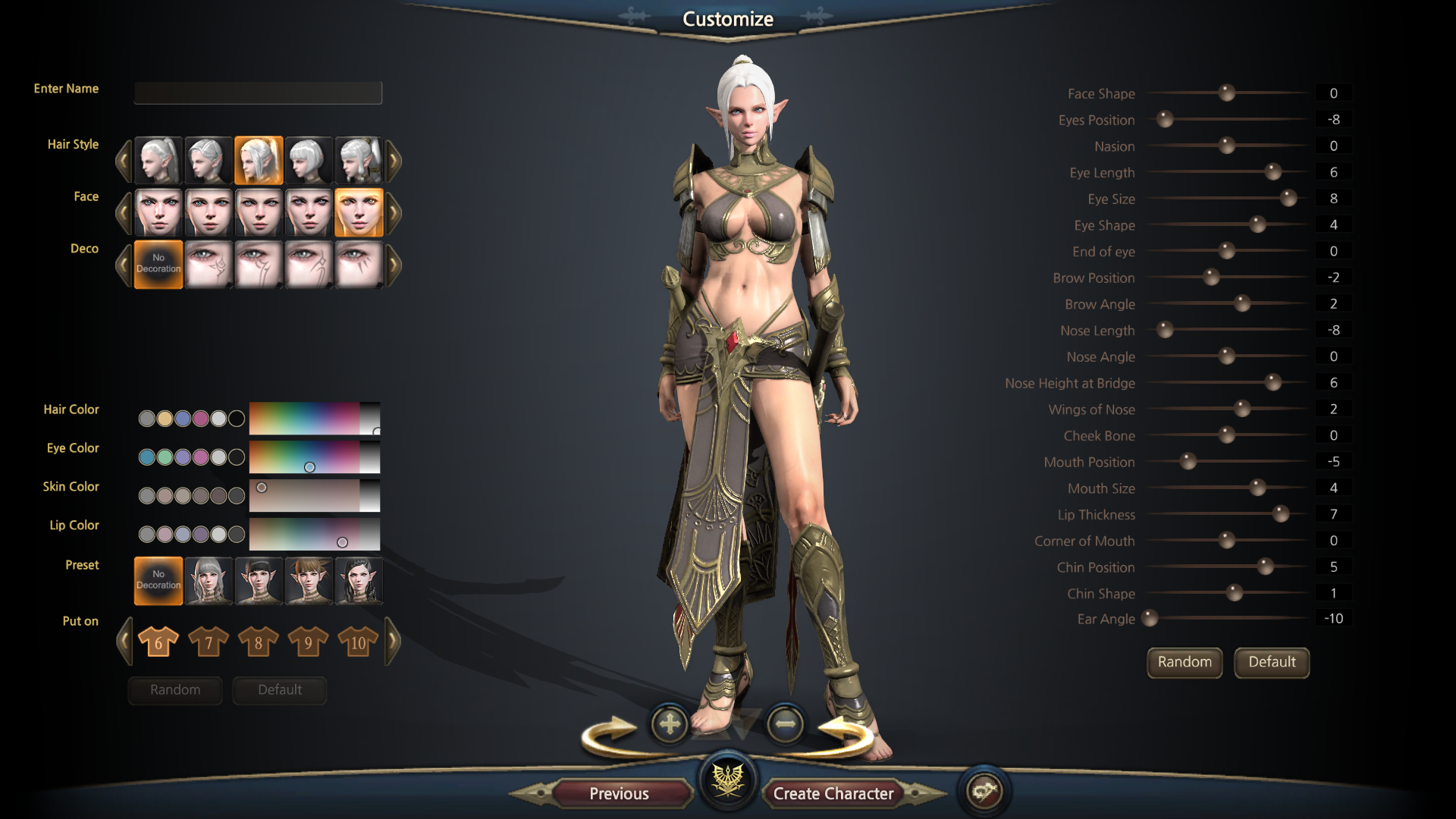The height and width of the screenshot is (819, 1456).
Task: Zoom in with the plus button
Action: (670, 724)
